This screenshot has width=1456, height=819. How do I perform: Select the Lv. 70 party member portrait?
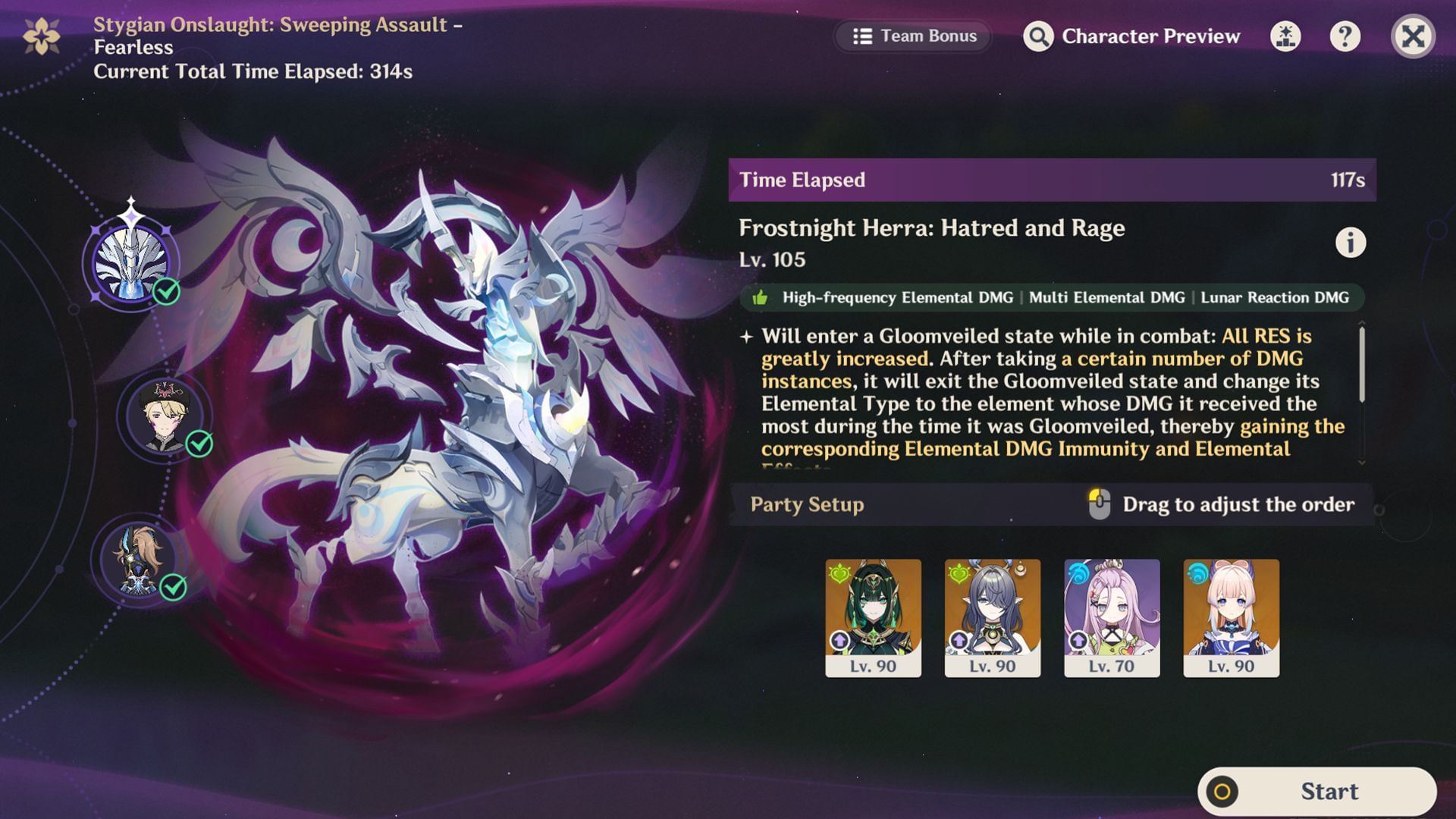(1112, 614)
